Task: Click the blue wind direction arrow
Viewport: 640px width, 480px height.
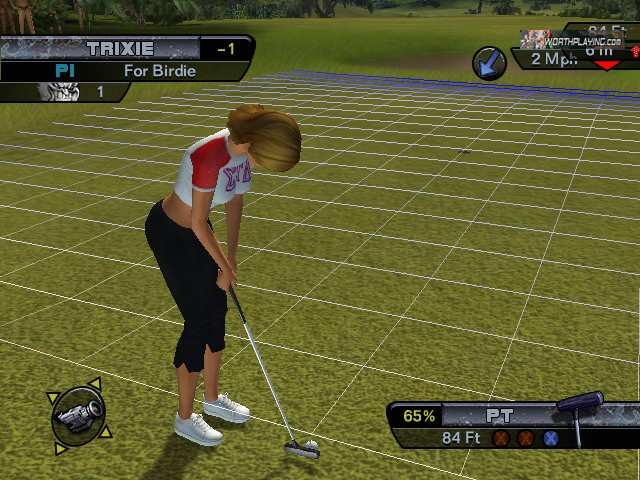Action: coord(489,62)
